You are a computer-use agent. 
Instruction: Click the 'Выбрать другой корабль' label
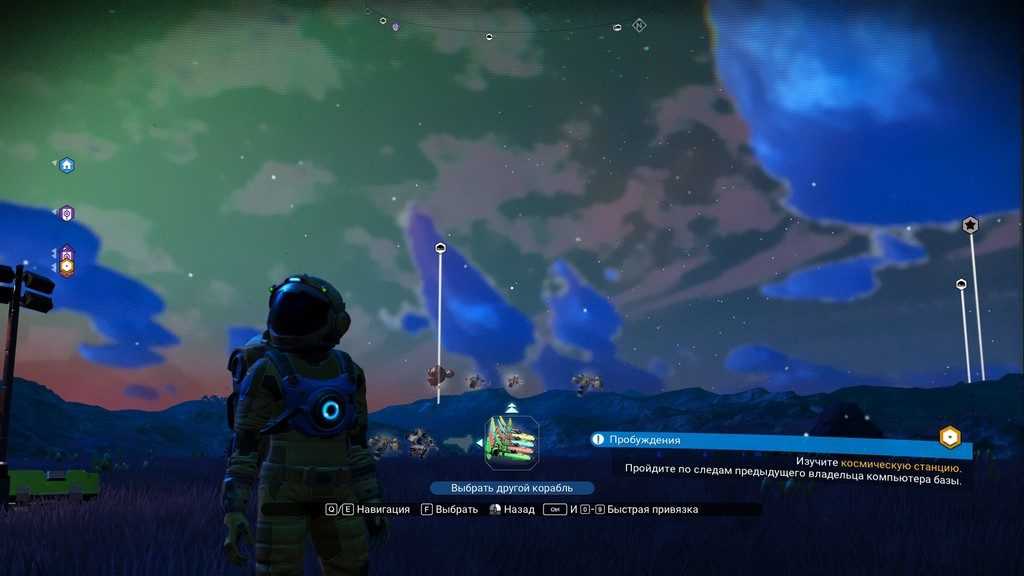[x=512, y=488]
